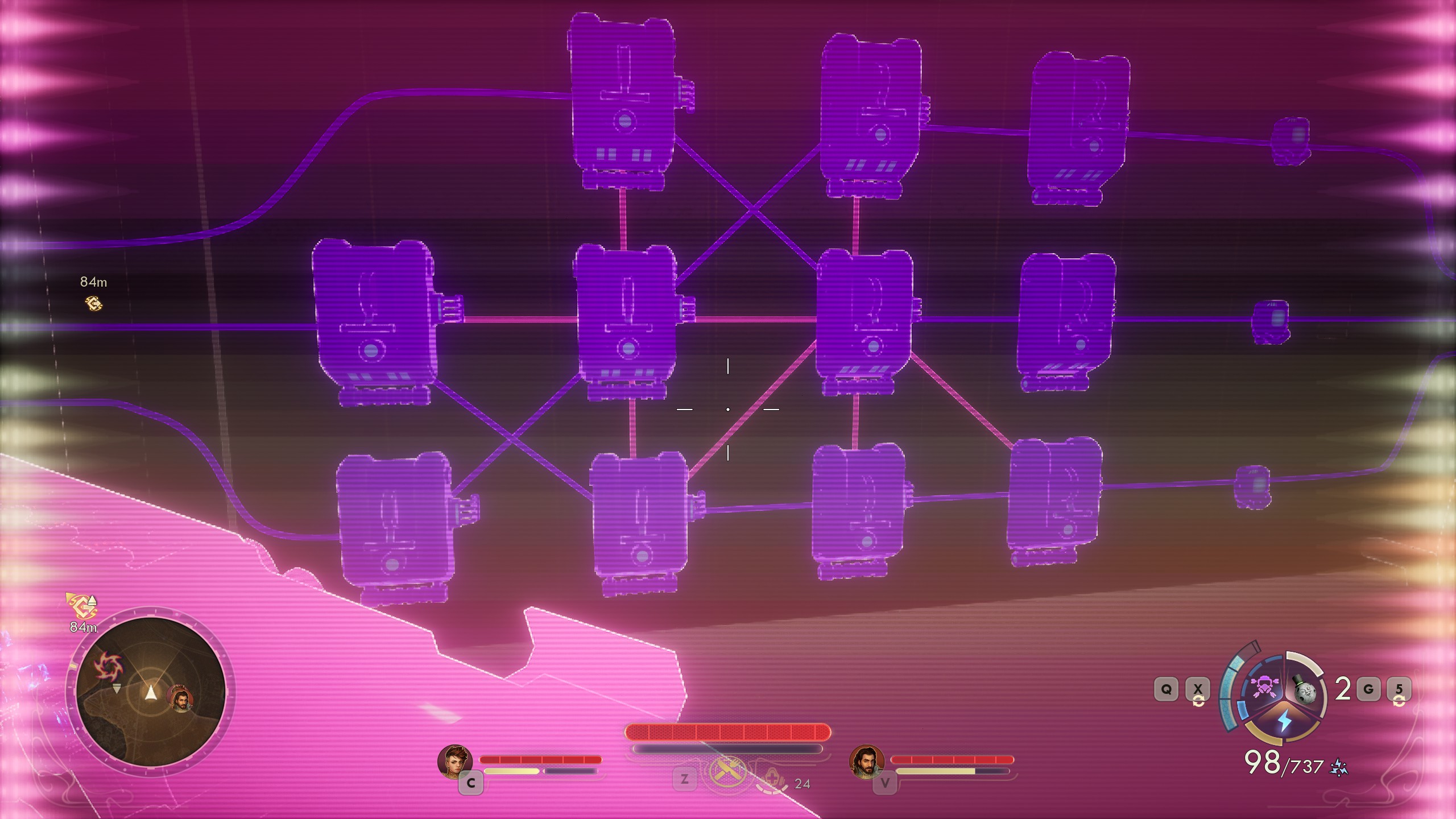This screenshot has width=1456, height=819.
Task: Click the player arrow at the minimap center
Action: 151,693
